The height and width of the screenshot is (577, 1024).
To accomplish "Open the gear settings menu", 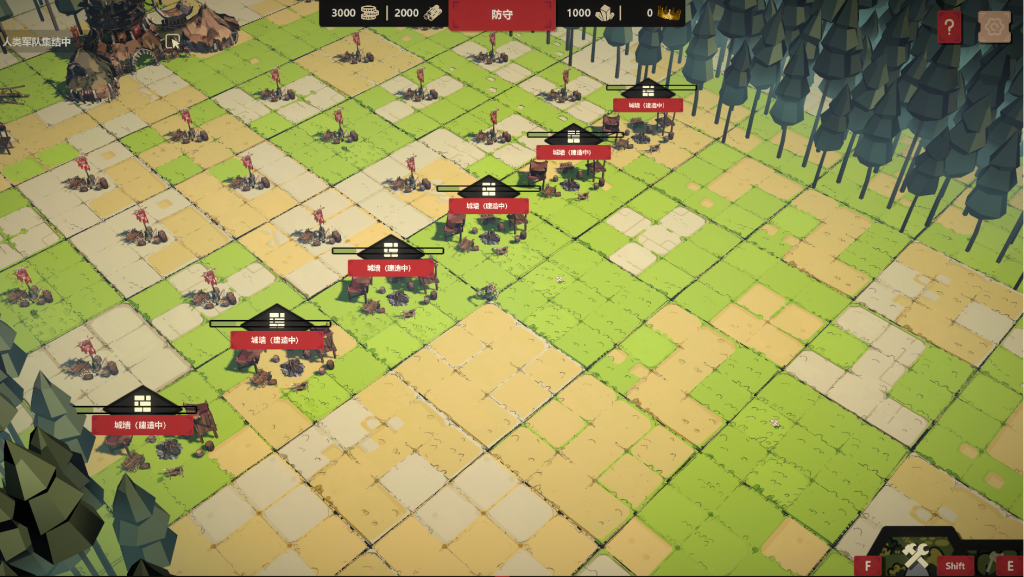I will [993, 27].
